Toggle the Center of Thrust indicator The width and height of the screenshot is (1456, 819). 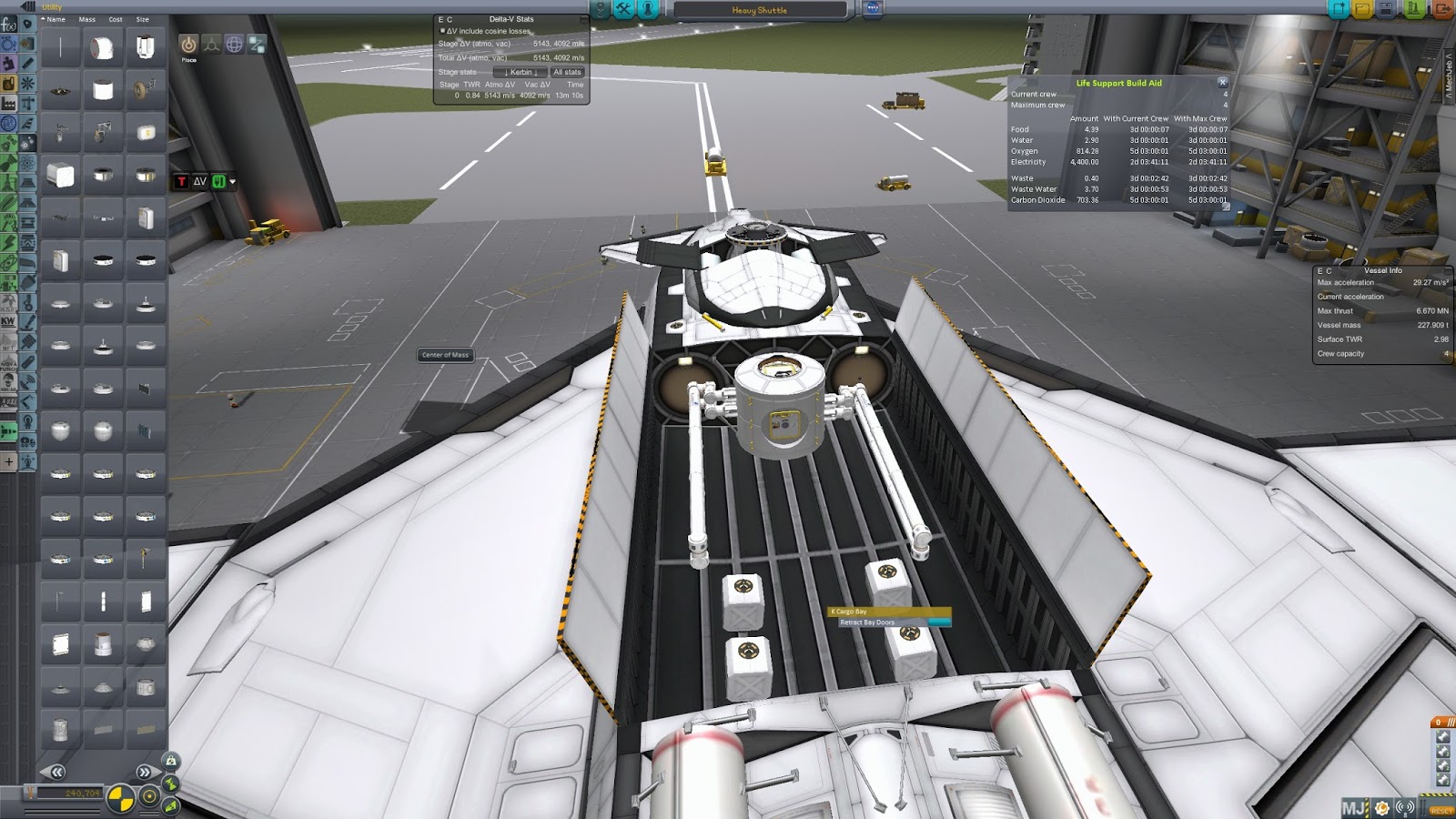coord(149,797)
